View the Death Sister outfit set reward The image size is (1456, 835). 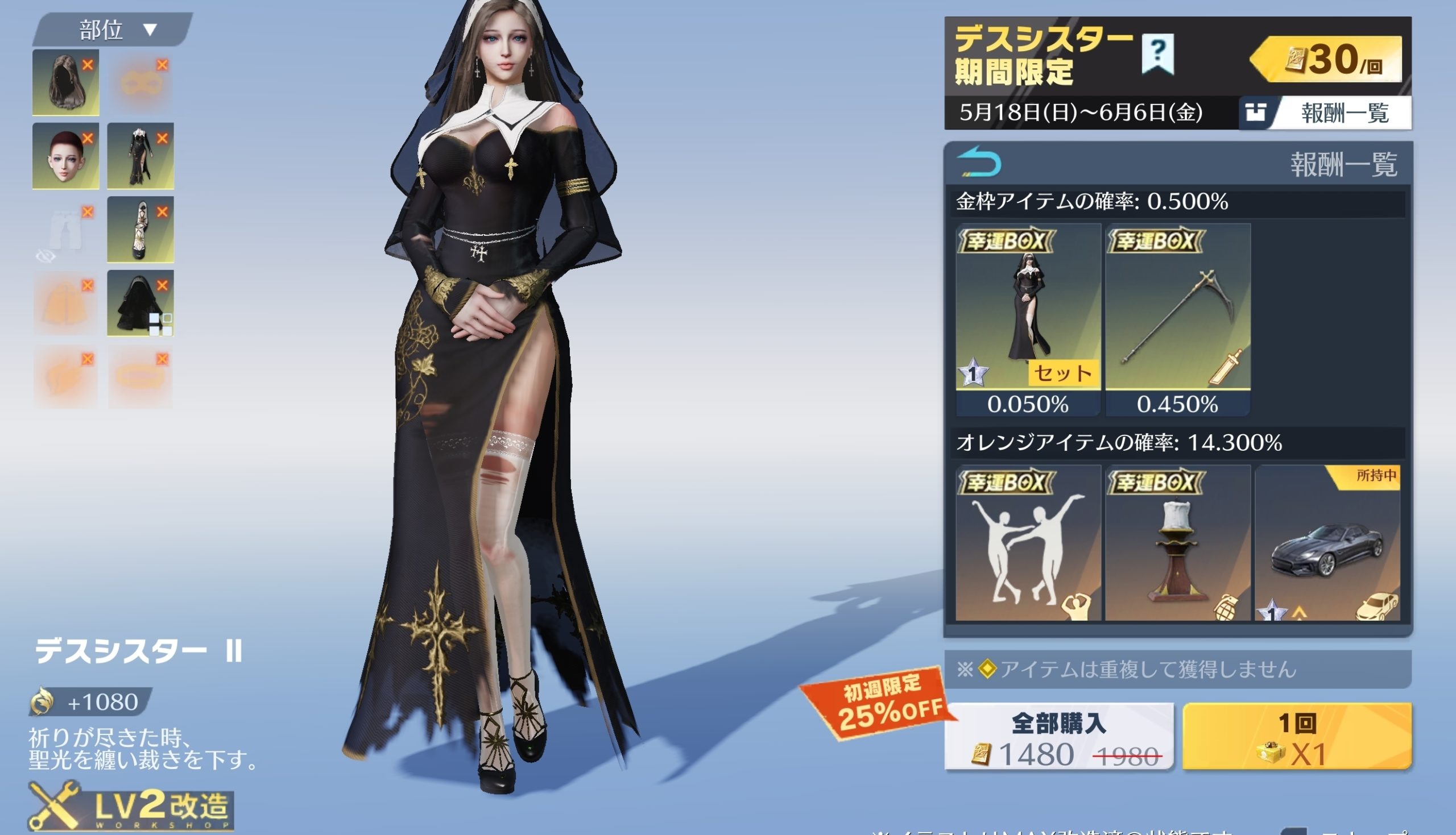coord(1028,307)
